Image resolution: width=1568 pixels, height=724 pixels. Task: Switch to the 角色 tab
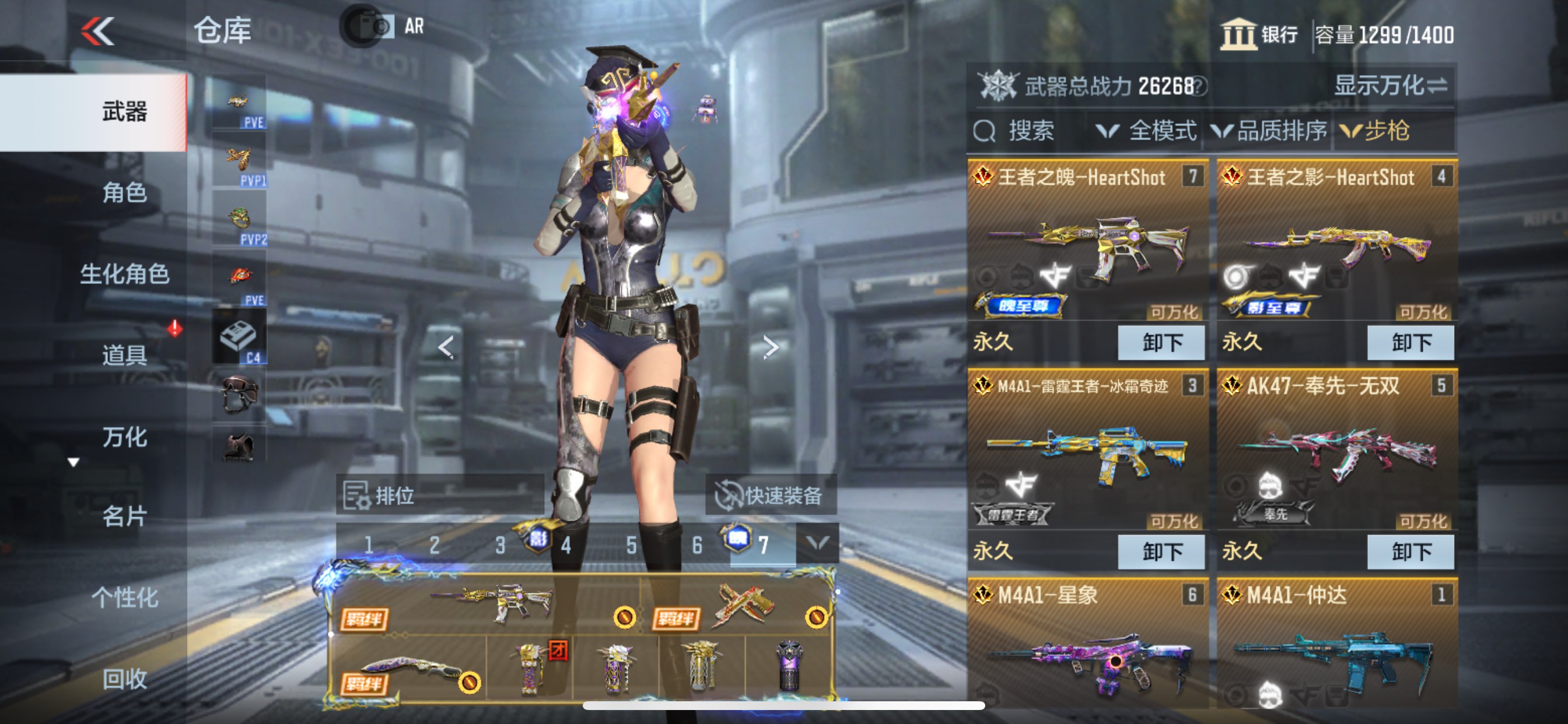tap(124, 193)
